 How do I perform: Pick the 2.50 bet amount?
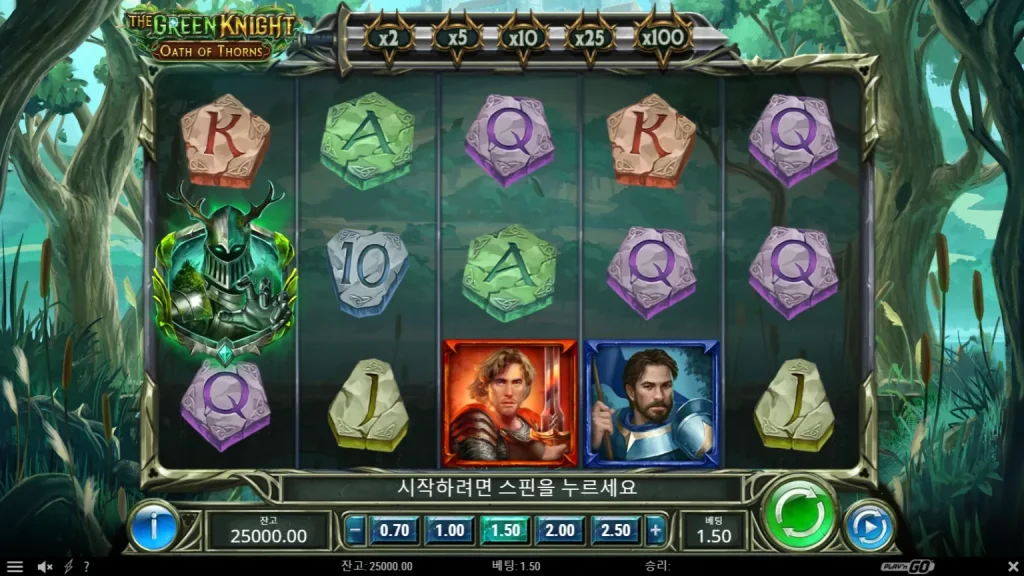coord(615,530)
